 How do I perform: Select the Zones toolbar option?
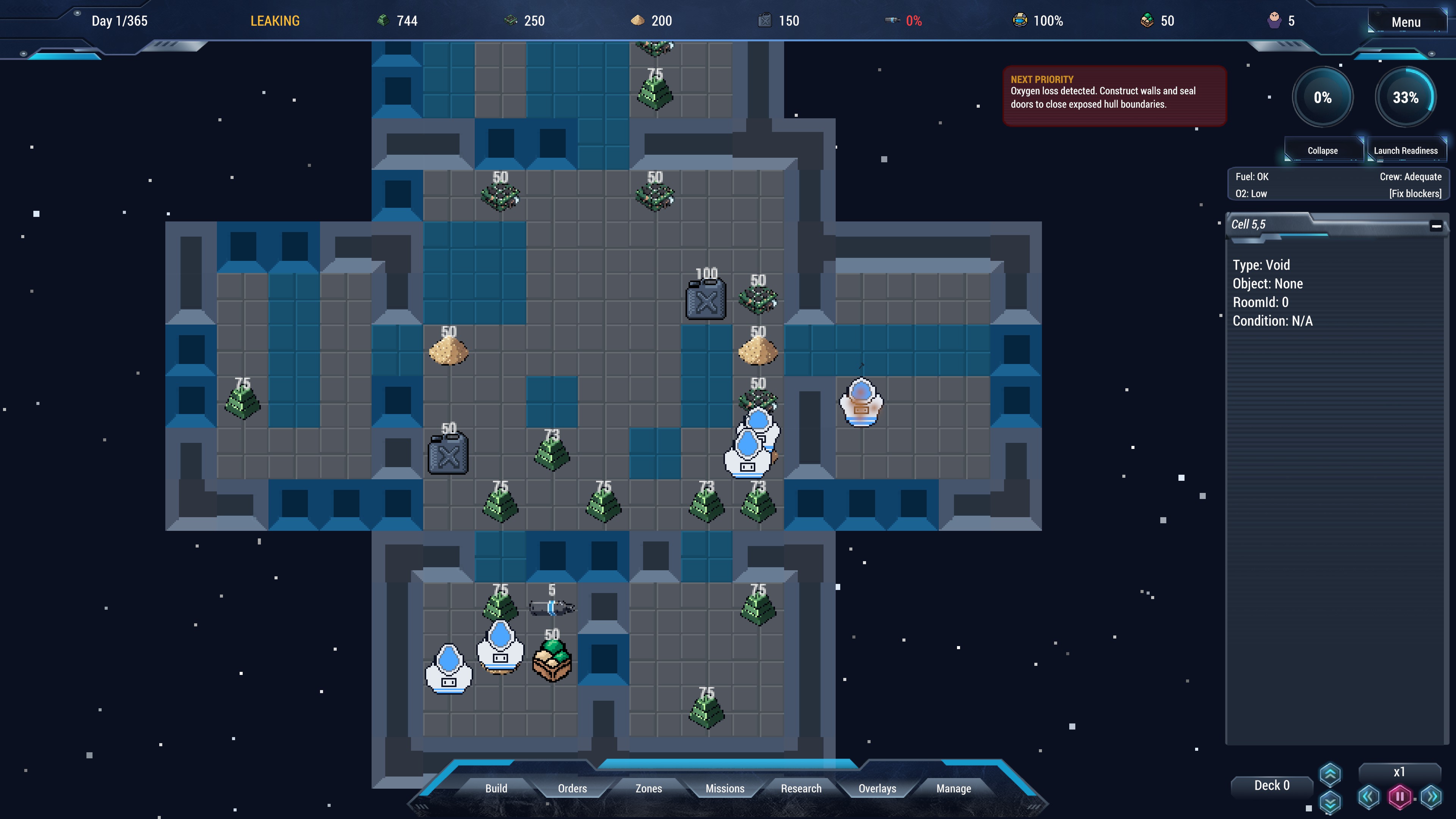coord(648,788)
